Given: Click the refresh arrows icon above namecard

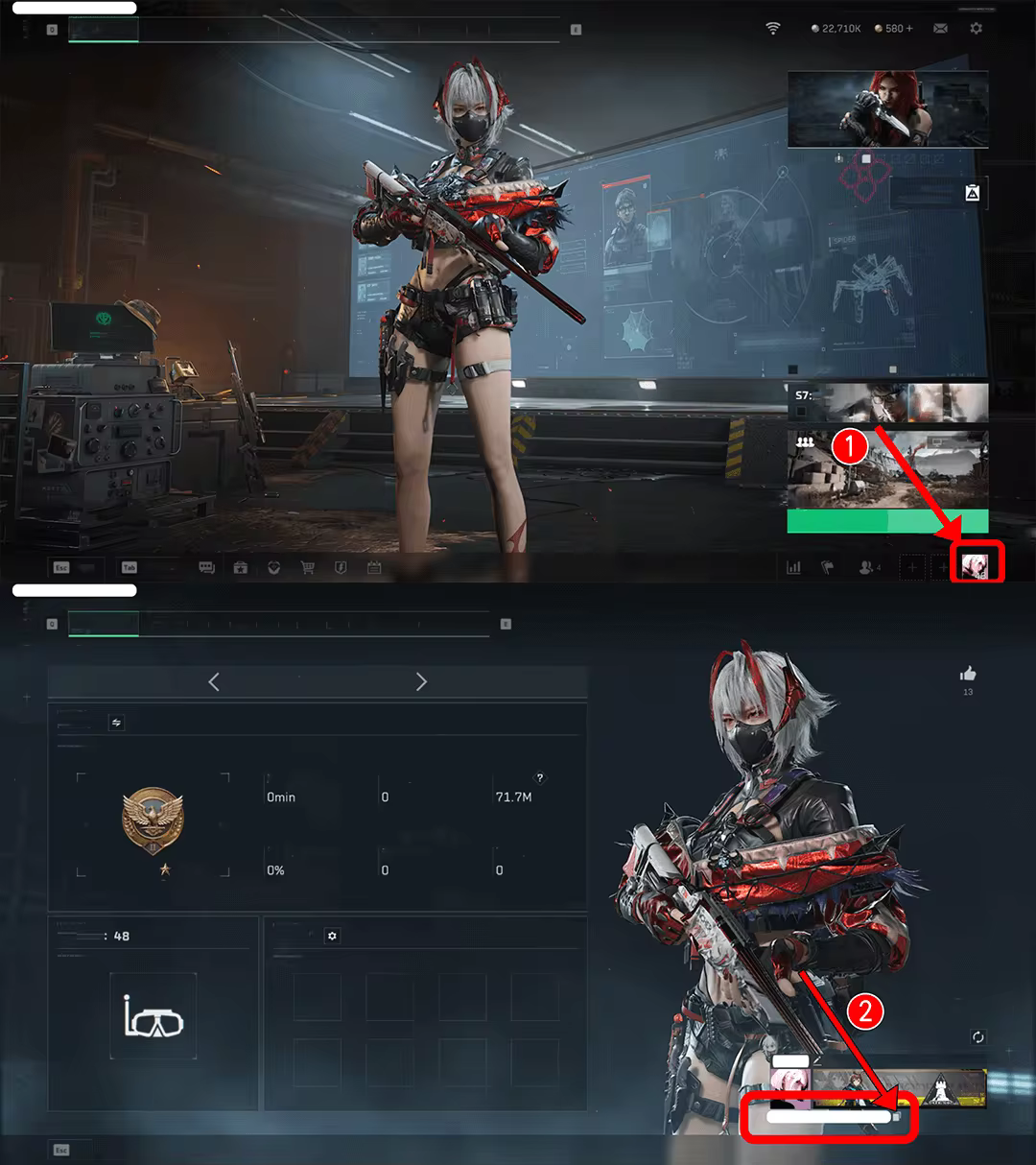Looking at the screenshot, I should (x=977, y=1037).
